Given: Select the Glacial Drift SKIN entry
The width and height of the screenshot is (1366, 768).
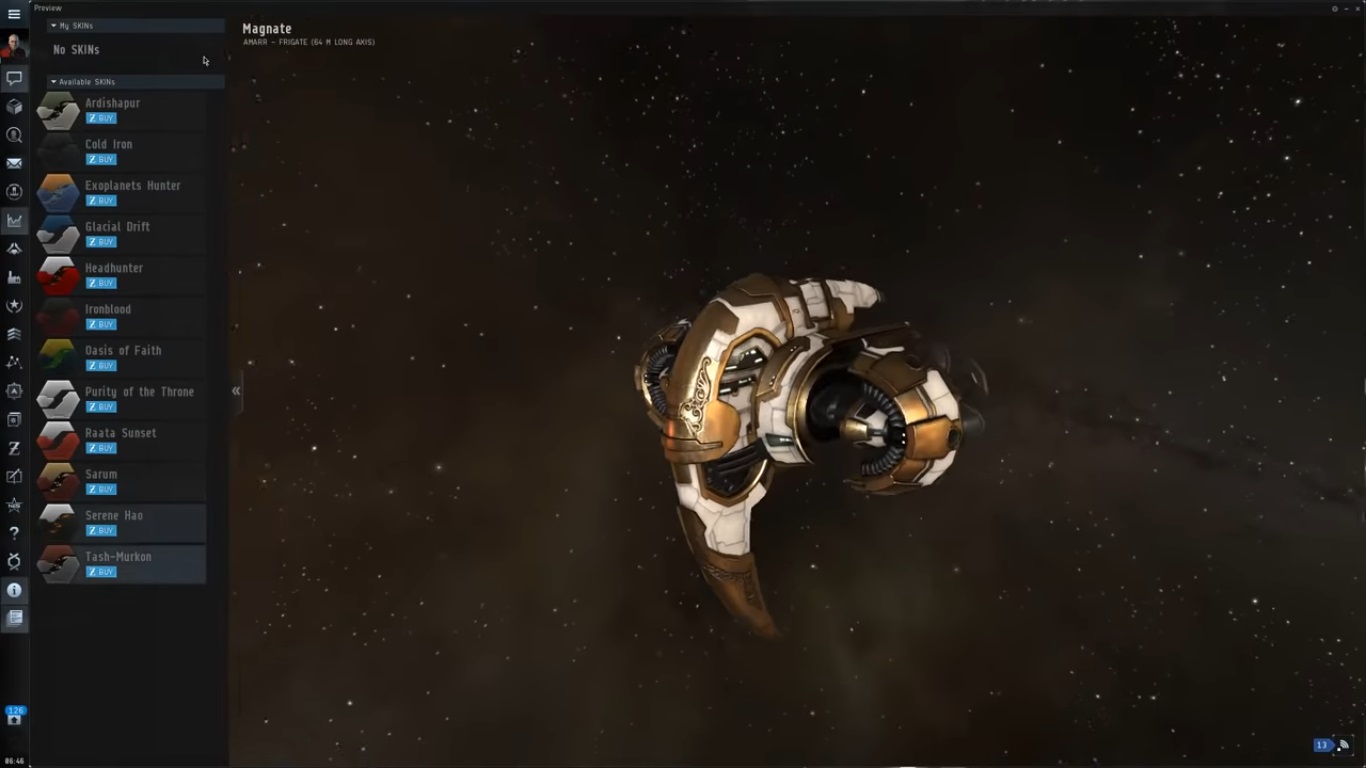Looking at the screenshot, I should [117, 227].
